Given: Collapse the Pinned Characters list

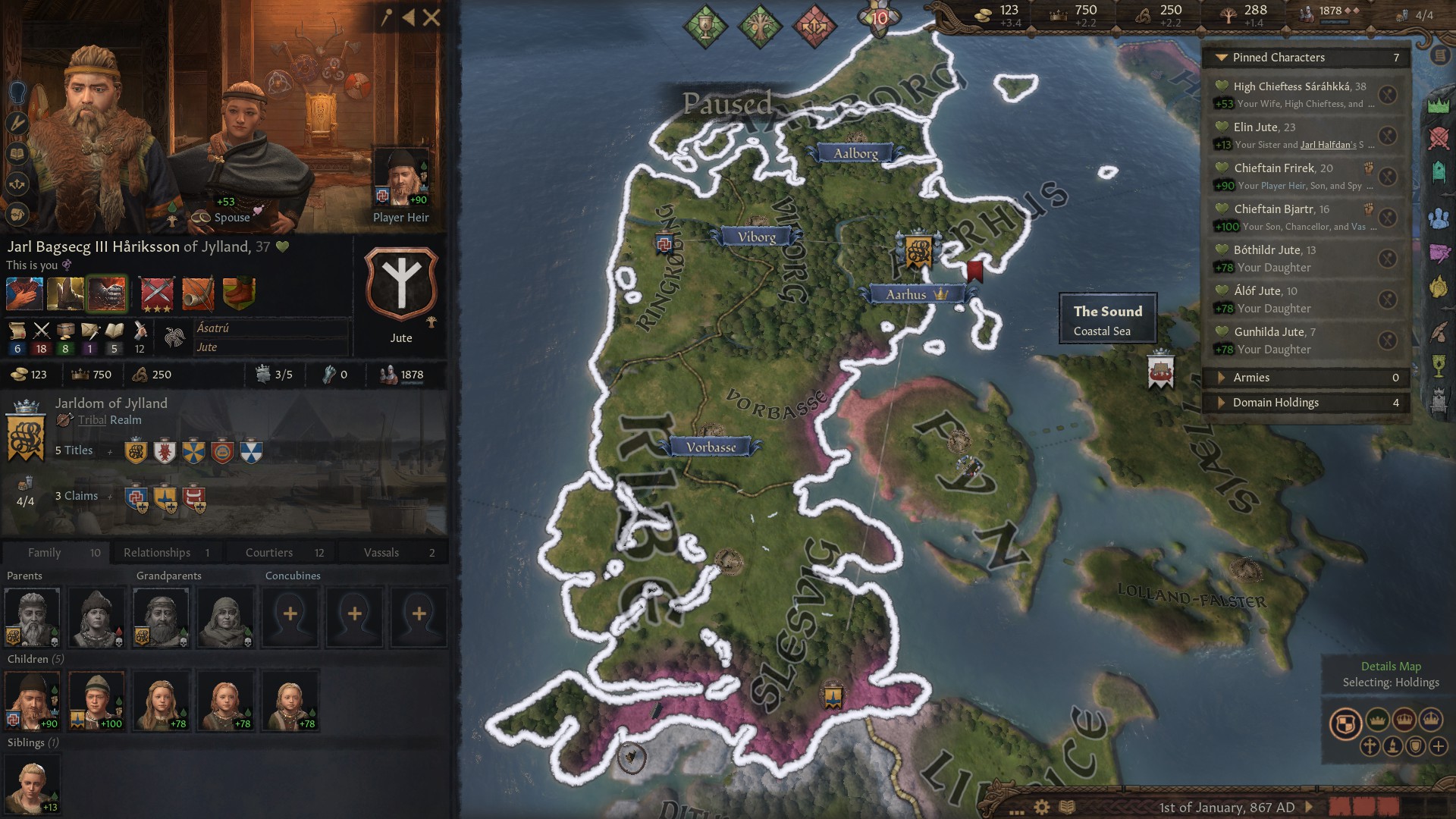Looking at the screenshot, I should click(x=1221, y=58).
